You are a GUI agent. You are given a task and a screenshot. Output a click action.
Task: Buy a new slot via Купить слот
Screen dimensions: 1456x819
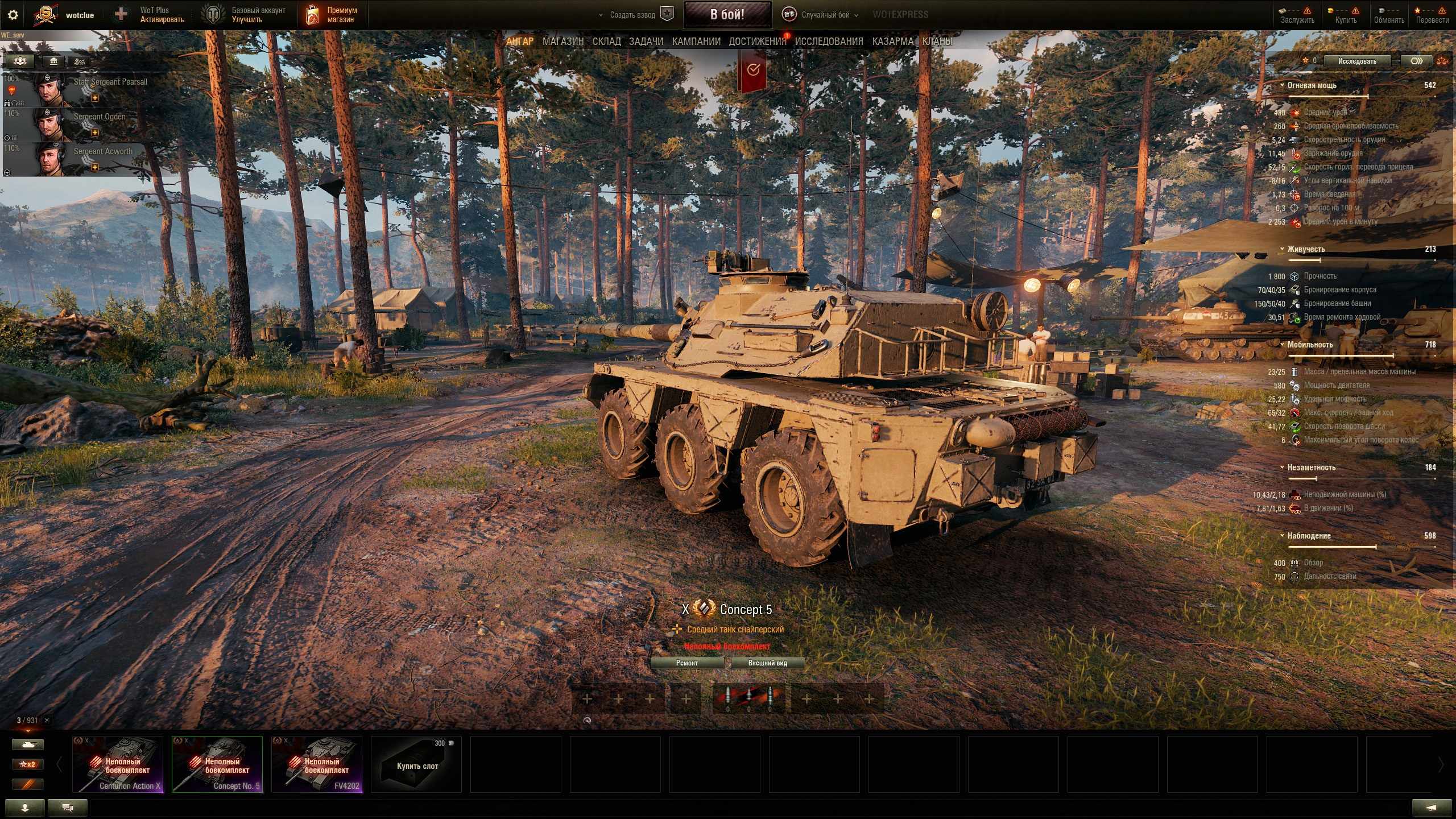coord(416,764)
